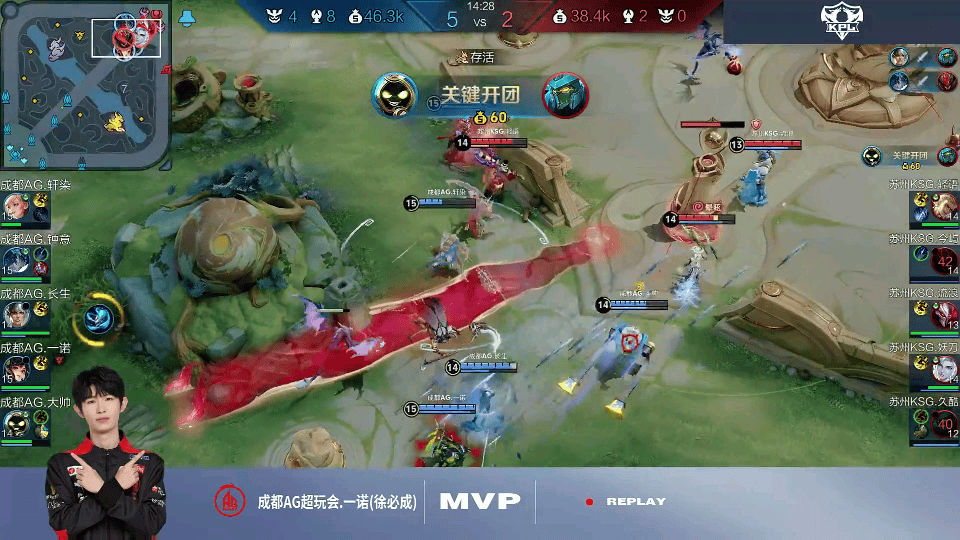The width and height of the screenshot is (960, 540).
Task: Select player 苏州KSG.流浪's hero portrait
Action: point(946,315)
